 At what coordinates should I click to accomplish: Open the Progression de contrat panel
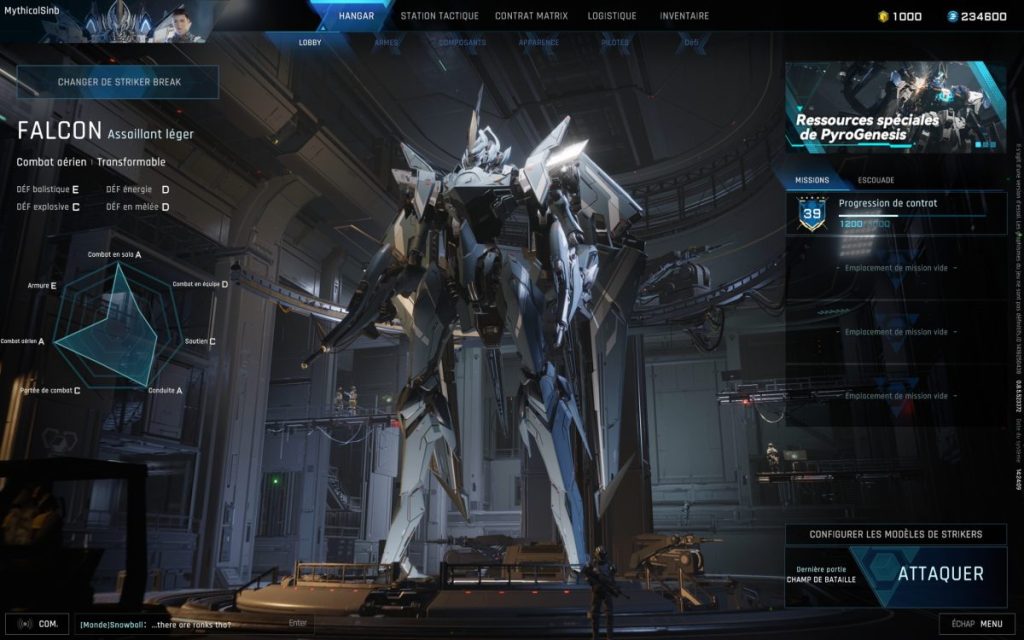pos(895,213)
